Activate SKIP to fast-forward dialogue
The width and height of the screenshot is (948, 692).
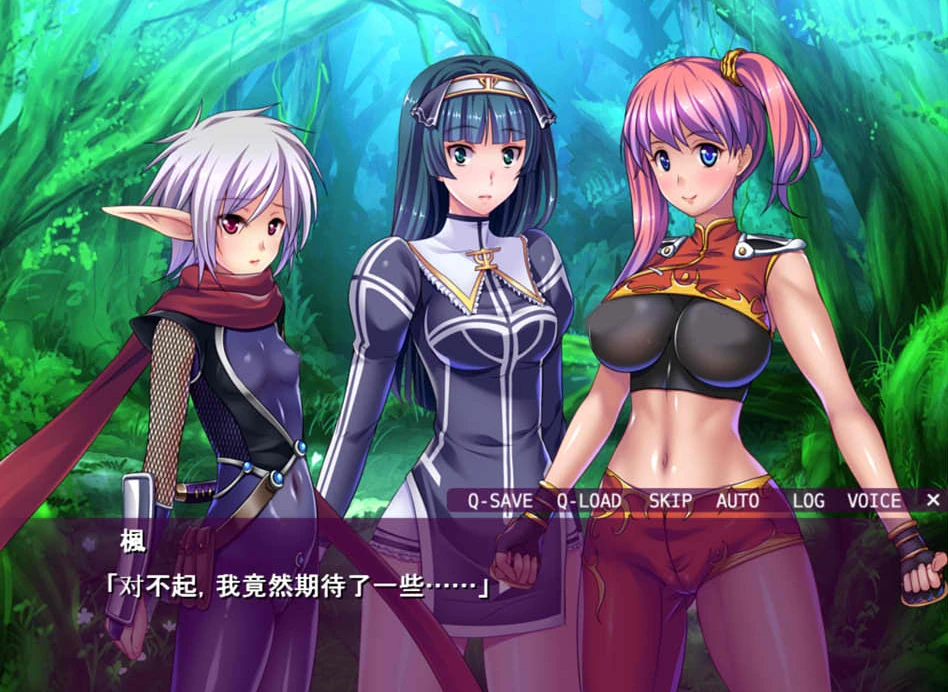click(670, 501)
